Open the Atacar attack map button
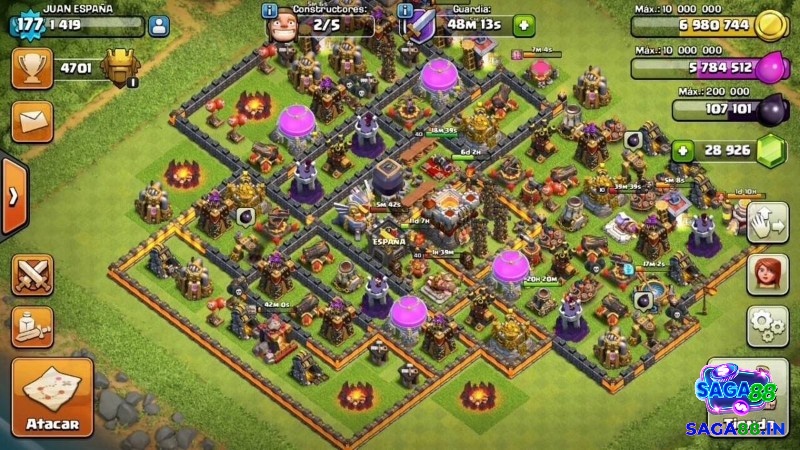The height and width of the screenshot is (450, 800). (x=52, y=397)
